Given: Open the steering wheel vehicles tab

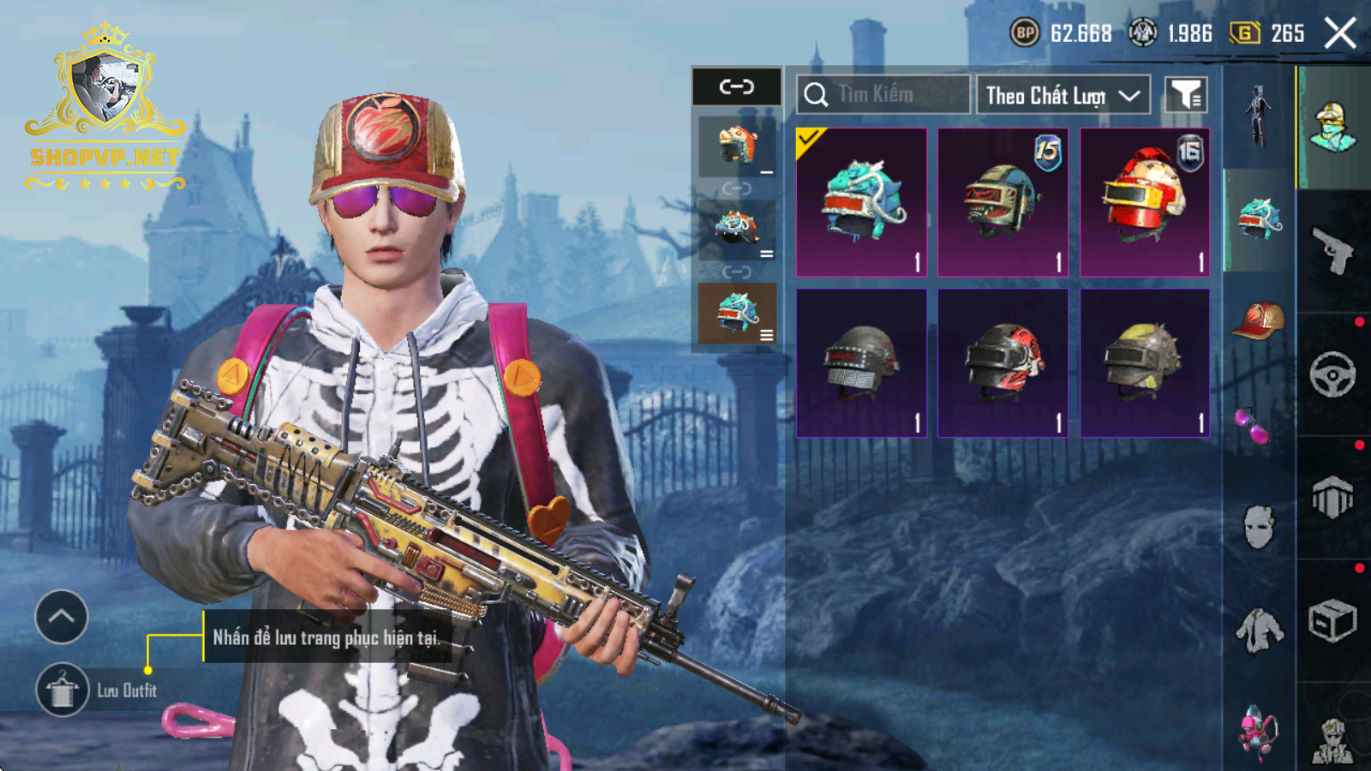Looking at the screenshot, I should tap(1333, 374).
